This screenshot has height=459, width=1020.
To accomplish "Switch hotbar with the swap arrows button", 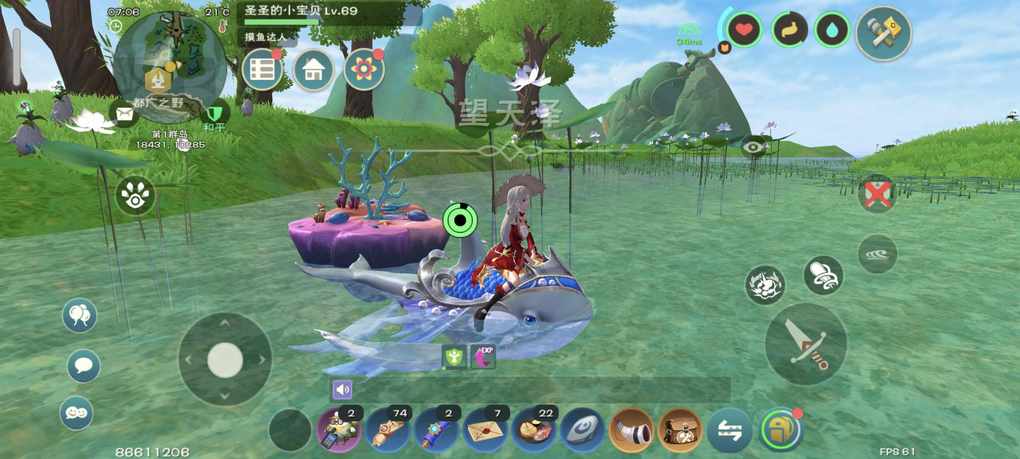I will tap(729, 430).
